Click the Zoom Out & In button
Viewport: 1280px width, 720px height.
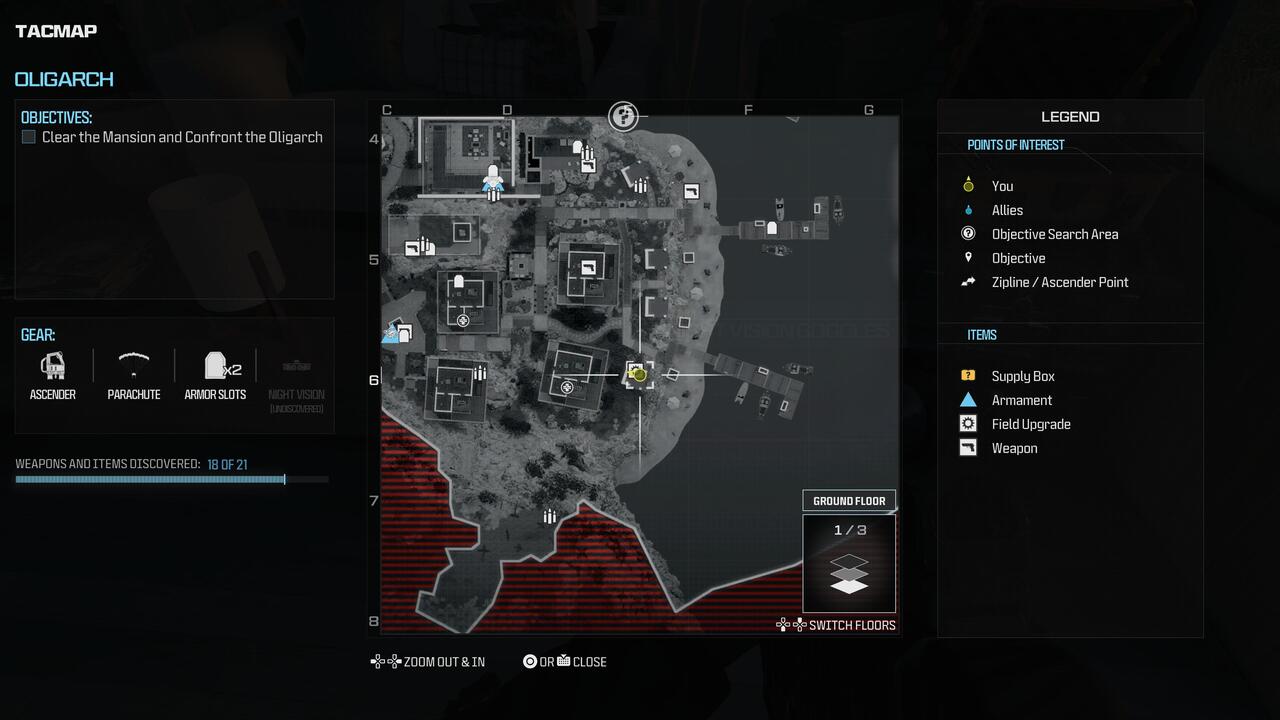428,661
